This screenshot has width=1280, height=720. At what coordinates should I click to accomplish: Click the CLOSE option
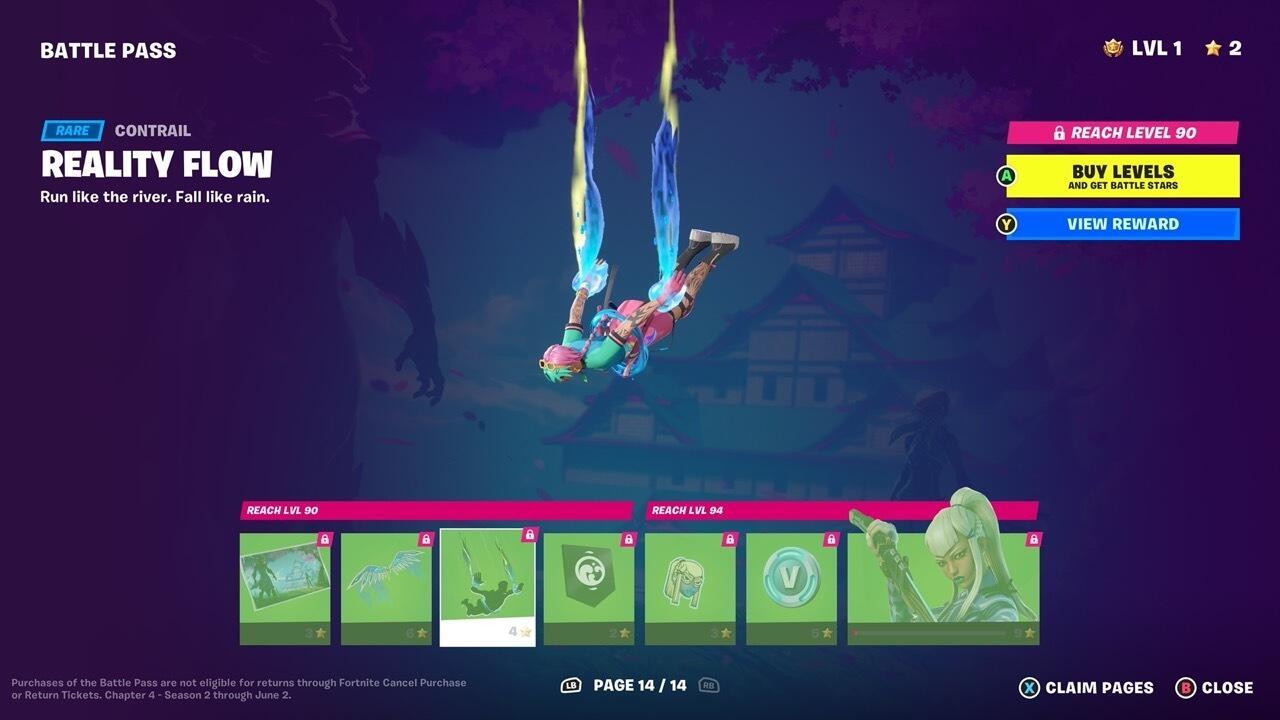click(1227, 688)
